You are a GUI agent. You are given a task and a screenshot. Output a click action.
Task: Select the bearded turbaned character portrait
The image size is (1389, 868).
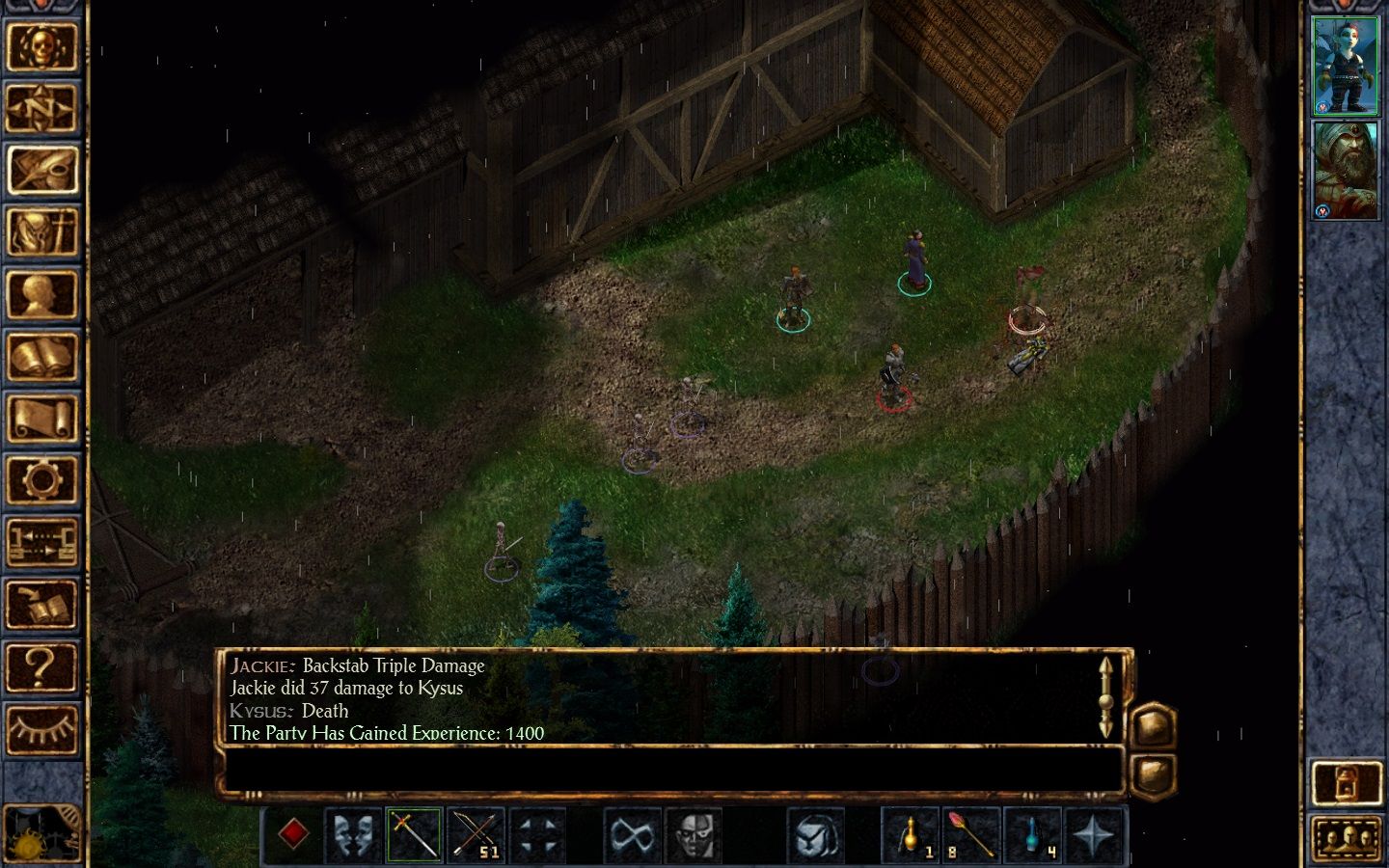coord(1346,171)
